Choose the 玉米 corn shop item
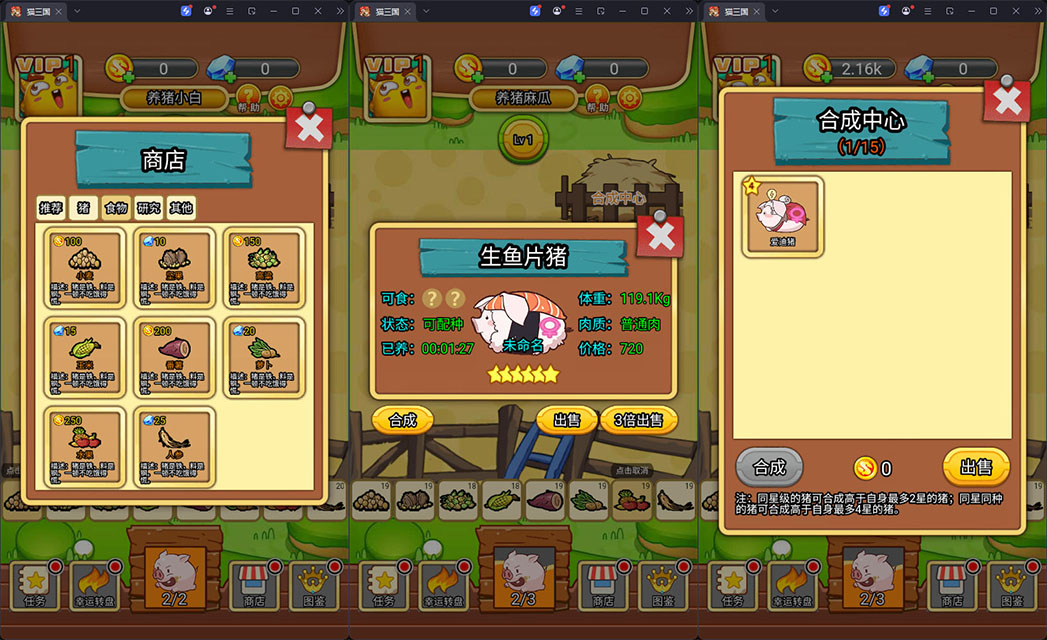1047x640 pixels. tap(85, 357)
